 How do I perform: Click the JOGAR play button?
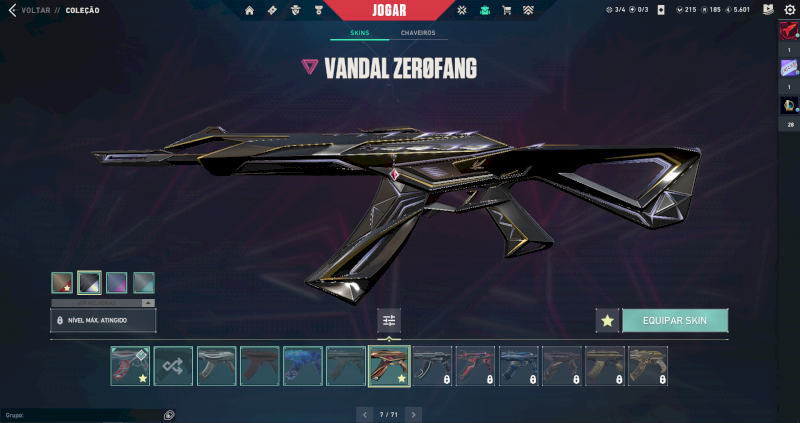tap(390, 10)
